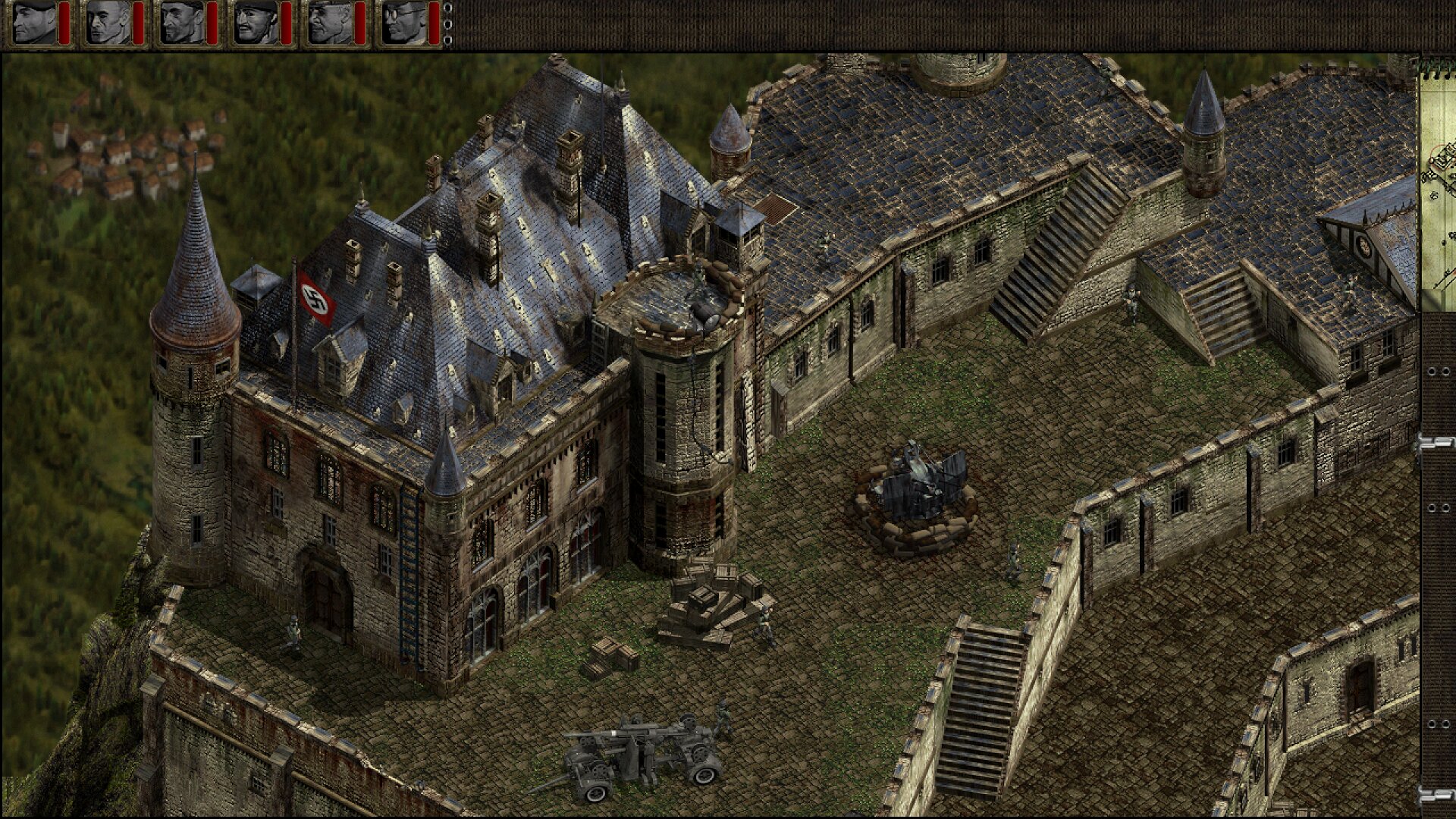Screen dimensions: 1456x819
Task: Select the Sniper portrait, second in the row
Action: point(108,22)
